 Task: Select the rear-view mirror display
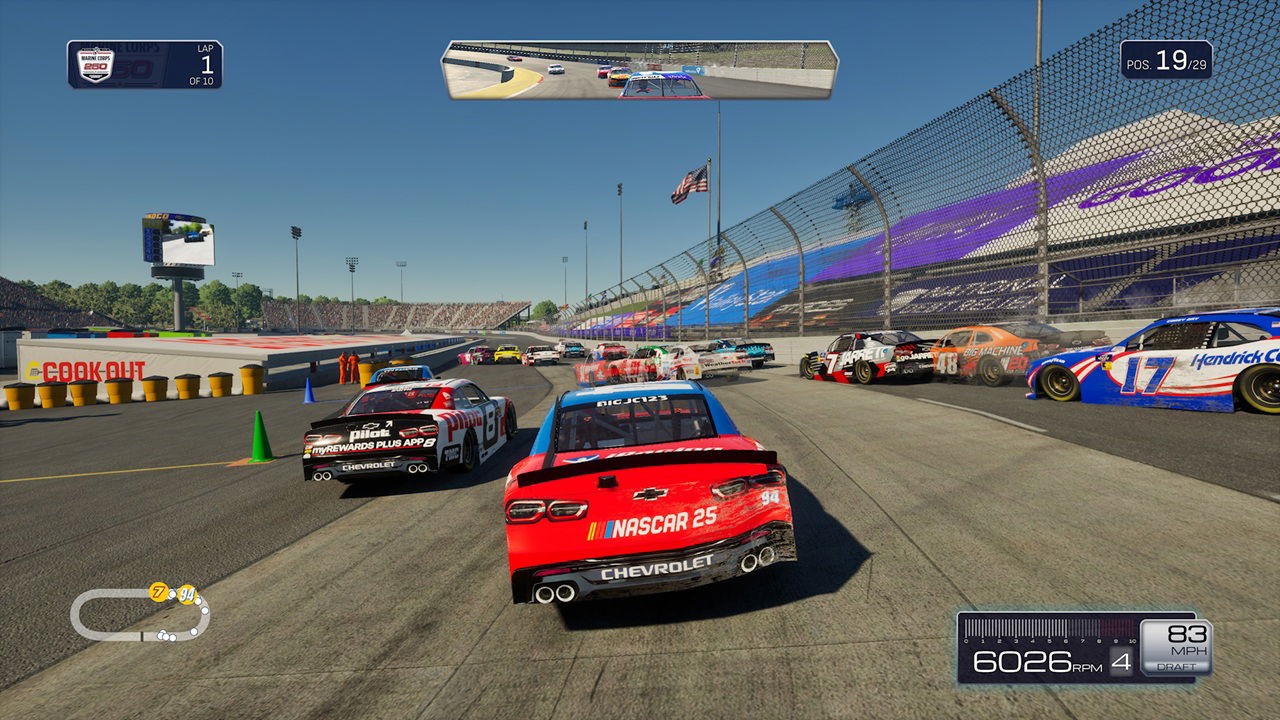(640, 70)
